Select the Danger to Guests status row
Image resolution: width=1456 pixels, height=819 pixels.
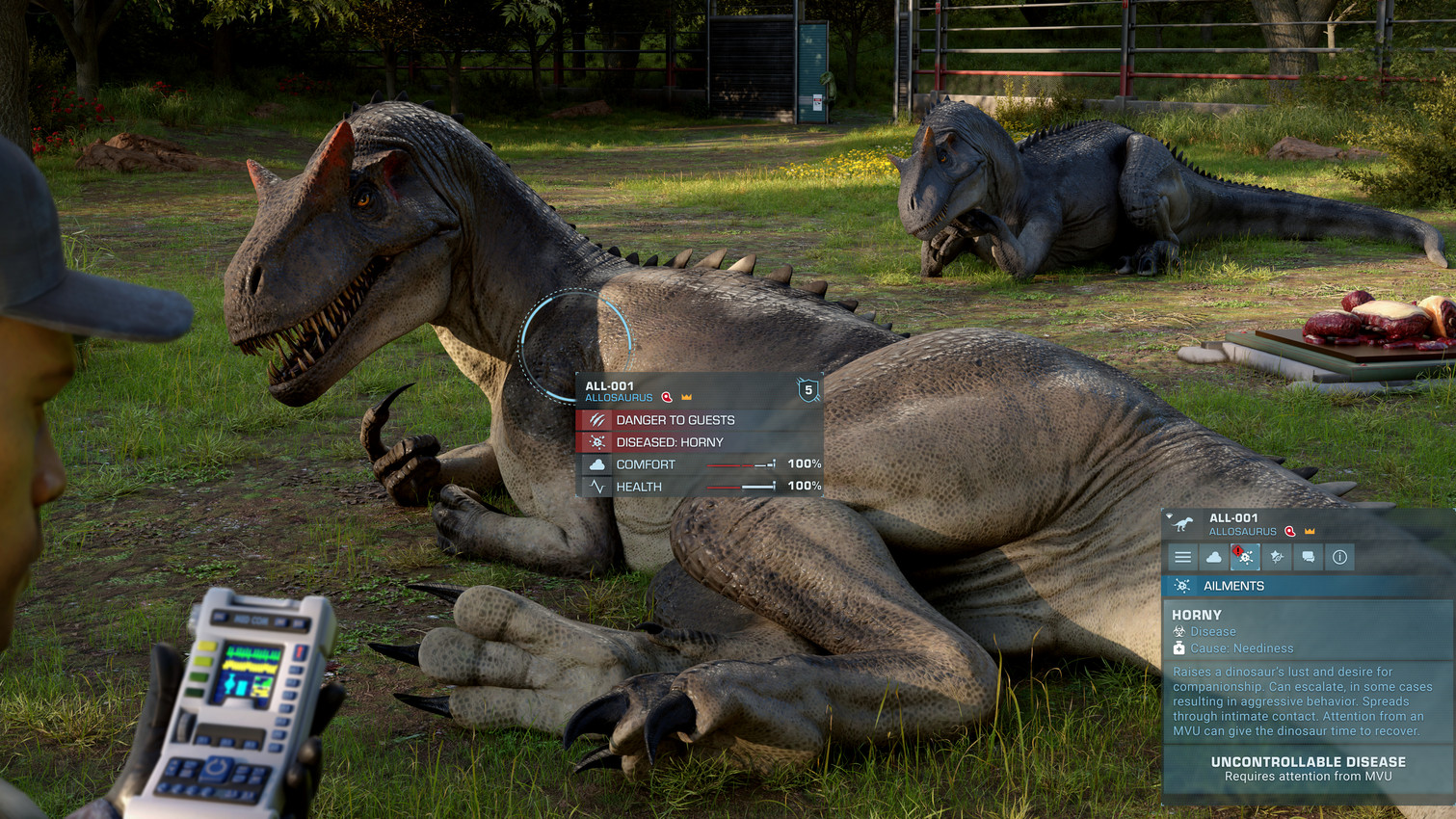tap(699, 420)
